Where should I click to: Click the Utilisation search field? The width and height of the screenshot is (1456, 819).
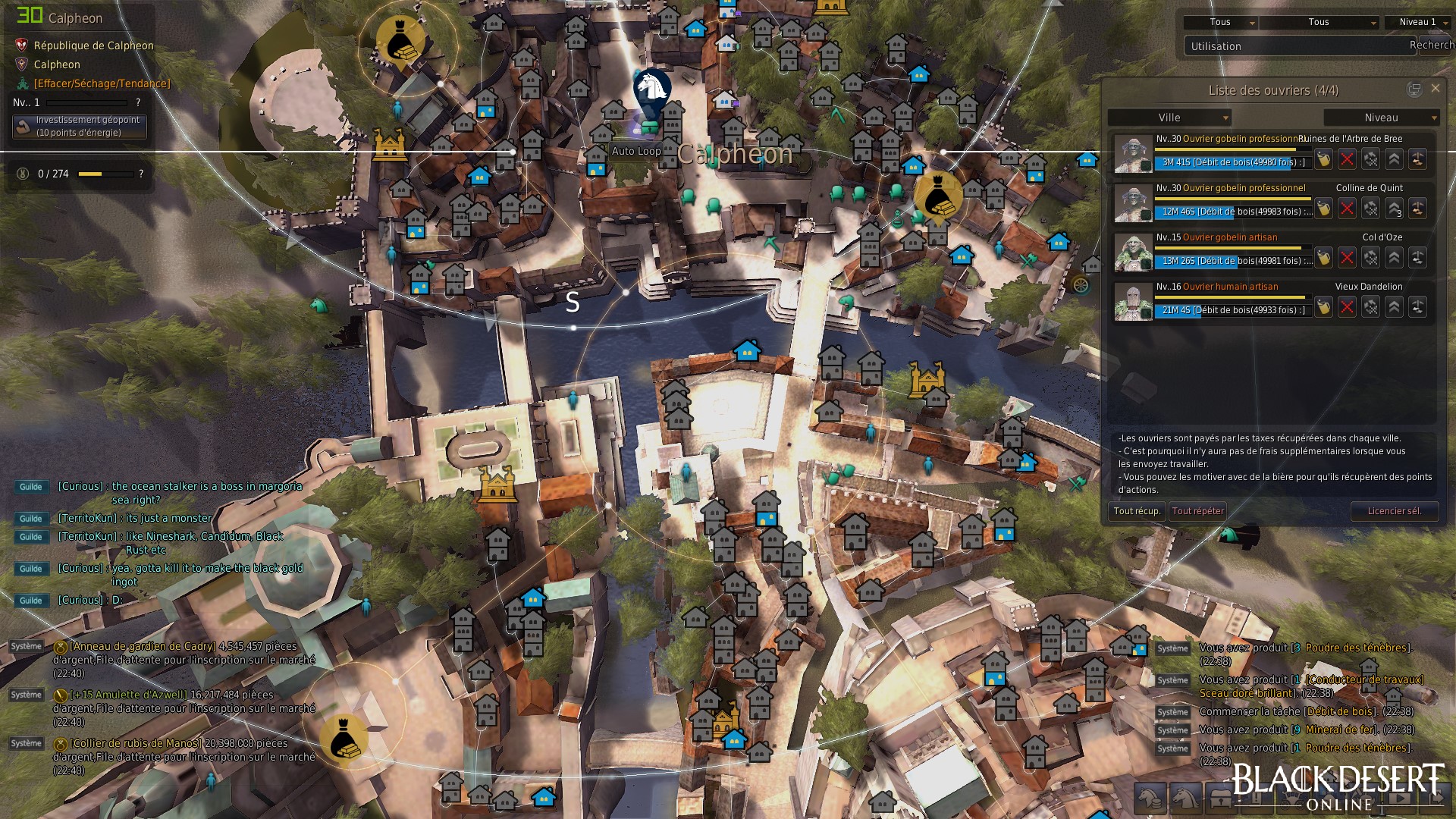(1293, 46)
